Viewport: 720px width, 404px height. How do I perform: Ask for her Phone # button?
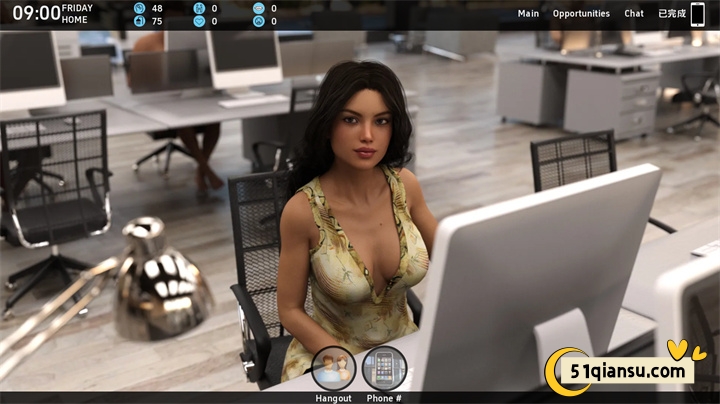click(384, 368)
